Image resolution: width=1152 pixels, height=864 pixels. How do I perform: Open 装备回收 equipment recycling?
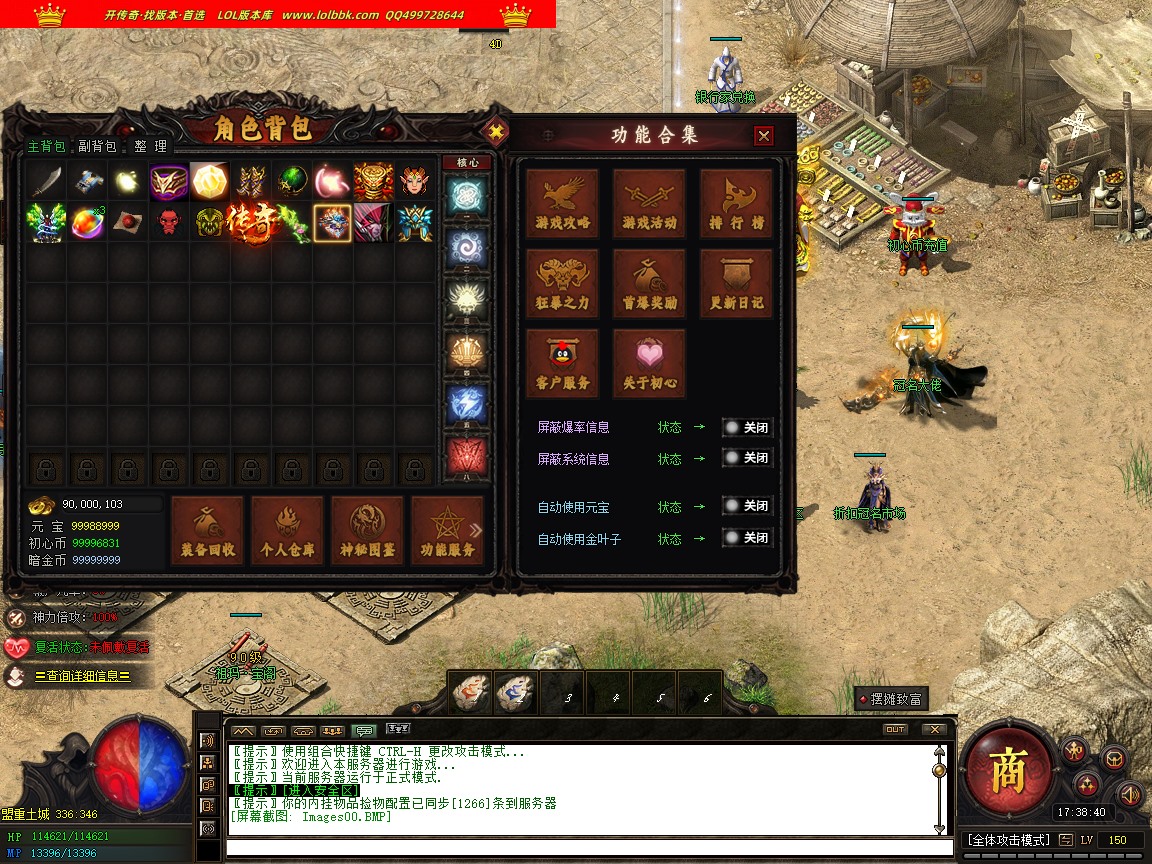pyautogui.click(x=208, y=530)
